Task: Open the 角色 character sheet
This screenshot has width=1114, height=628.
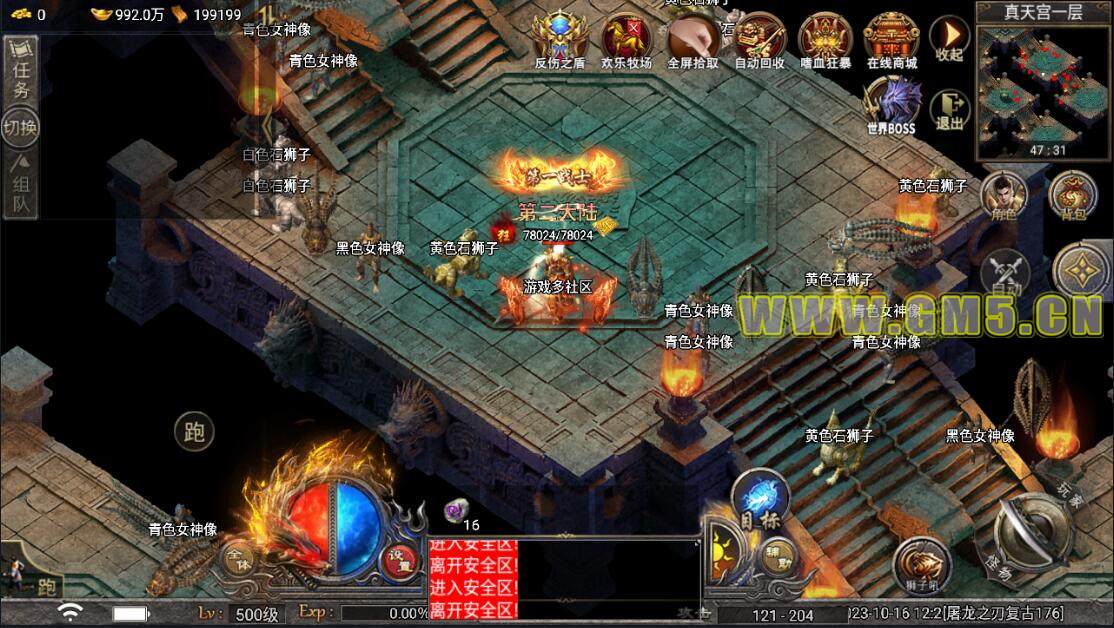Action: [1004, 194]
